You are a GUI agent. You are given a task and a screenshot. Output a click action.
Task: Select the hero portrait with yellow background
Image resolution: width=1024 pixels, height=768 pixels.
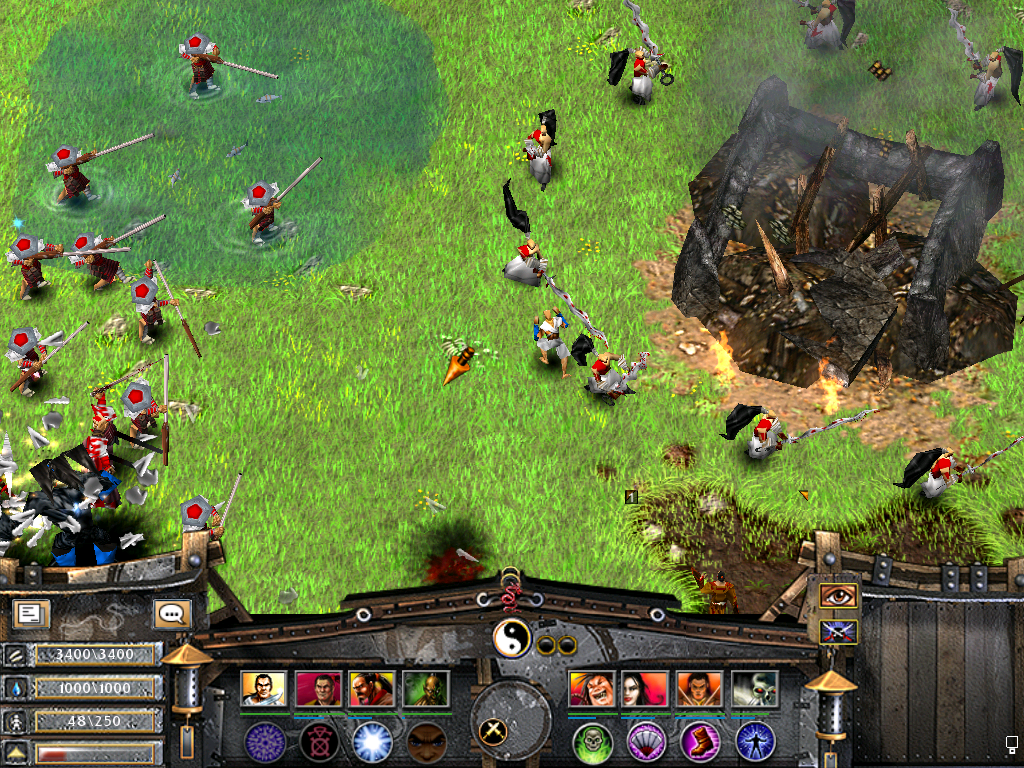click(x=264, y=689)
